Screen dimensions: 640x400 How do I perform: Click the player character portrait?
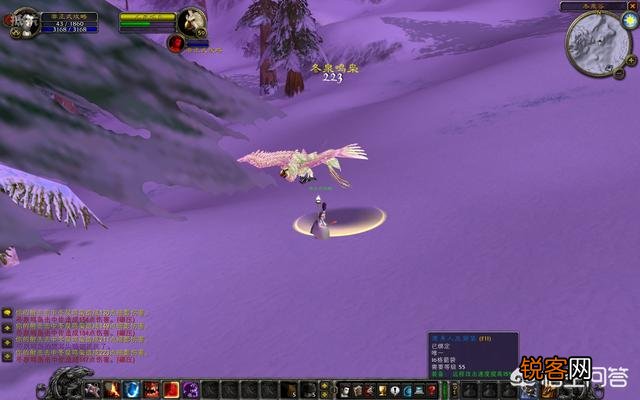click(26, 22)
